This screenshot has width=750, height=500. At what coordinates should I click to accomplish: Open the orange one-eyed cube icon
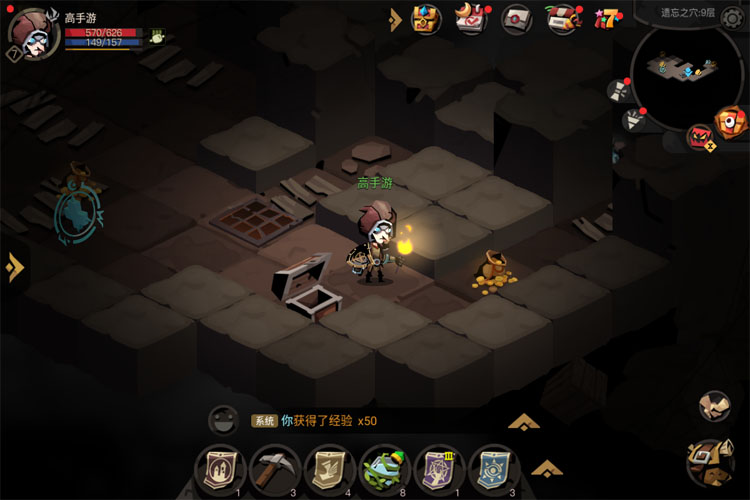click(x=731, y=121)
